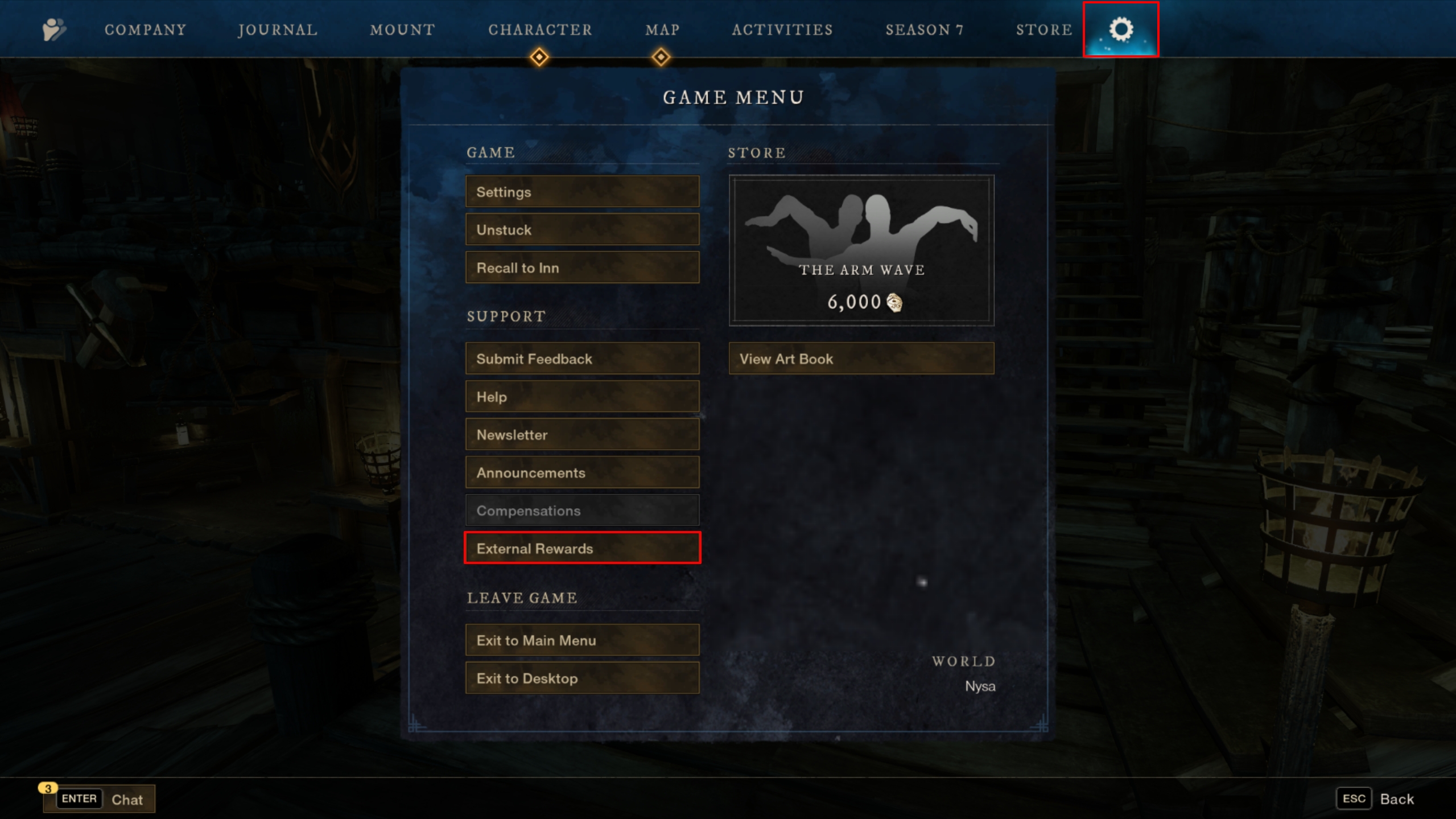The width and height of the screenshot is (1456, 819).
Task: Switch to the Journal tab
Action: click(278, 30)
